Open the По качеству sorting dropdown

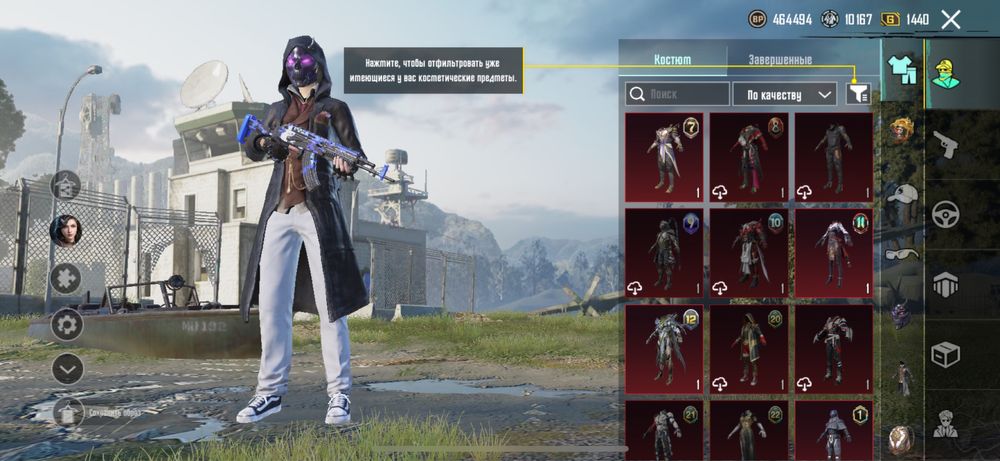tap(784, 94)
